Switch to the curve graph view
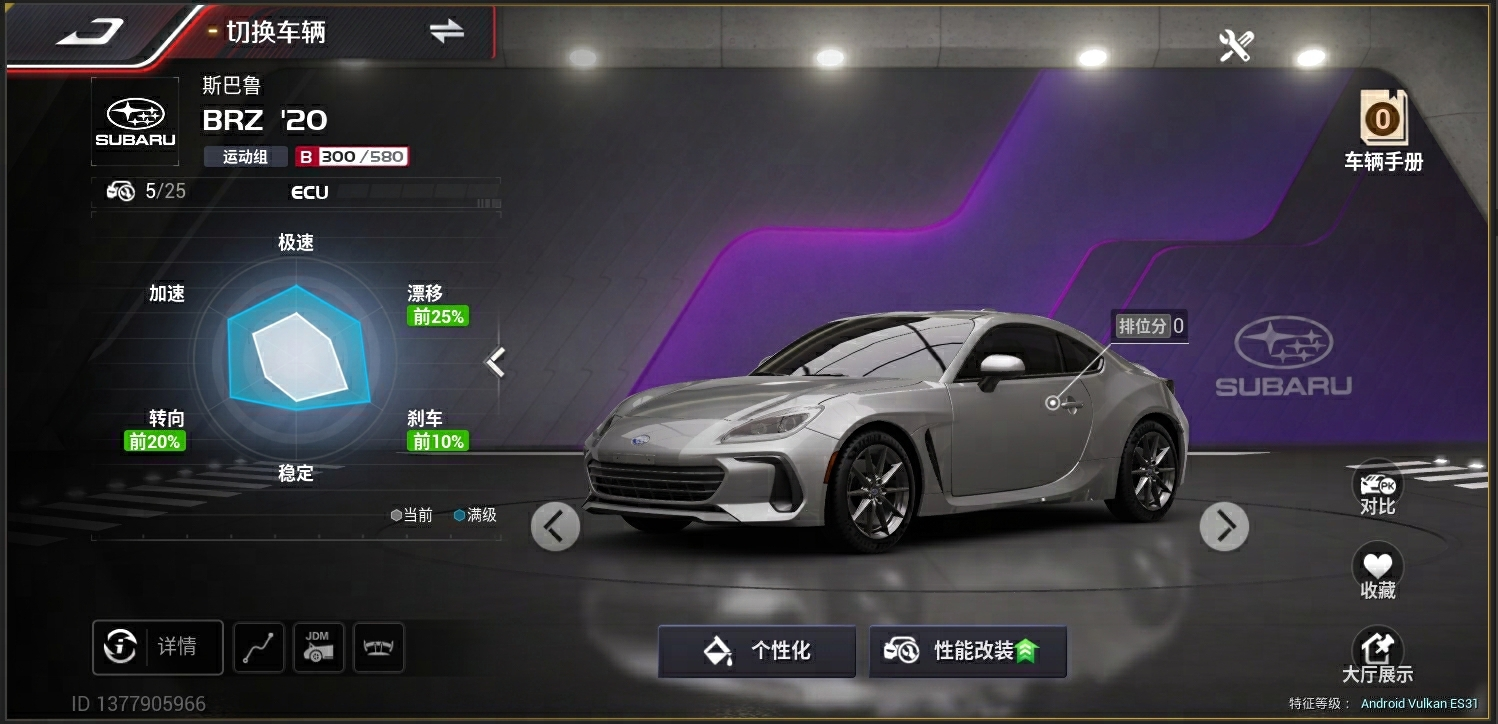The height and width of the screenshot is (724, 1498). (x=259, y=648)
